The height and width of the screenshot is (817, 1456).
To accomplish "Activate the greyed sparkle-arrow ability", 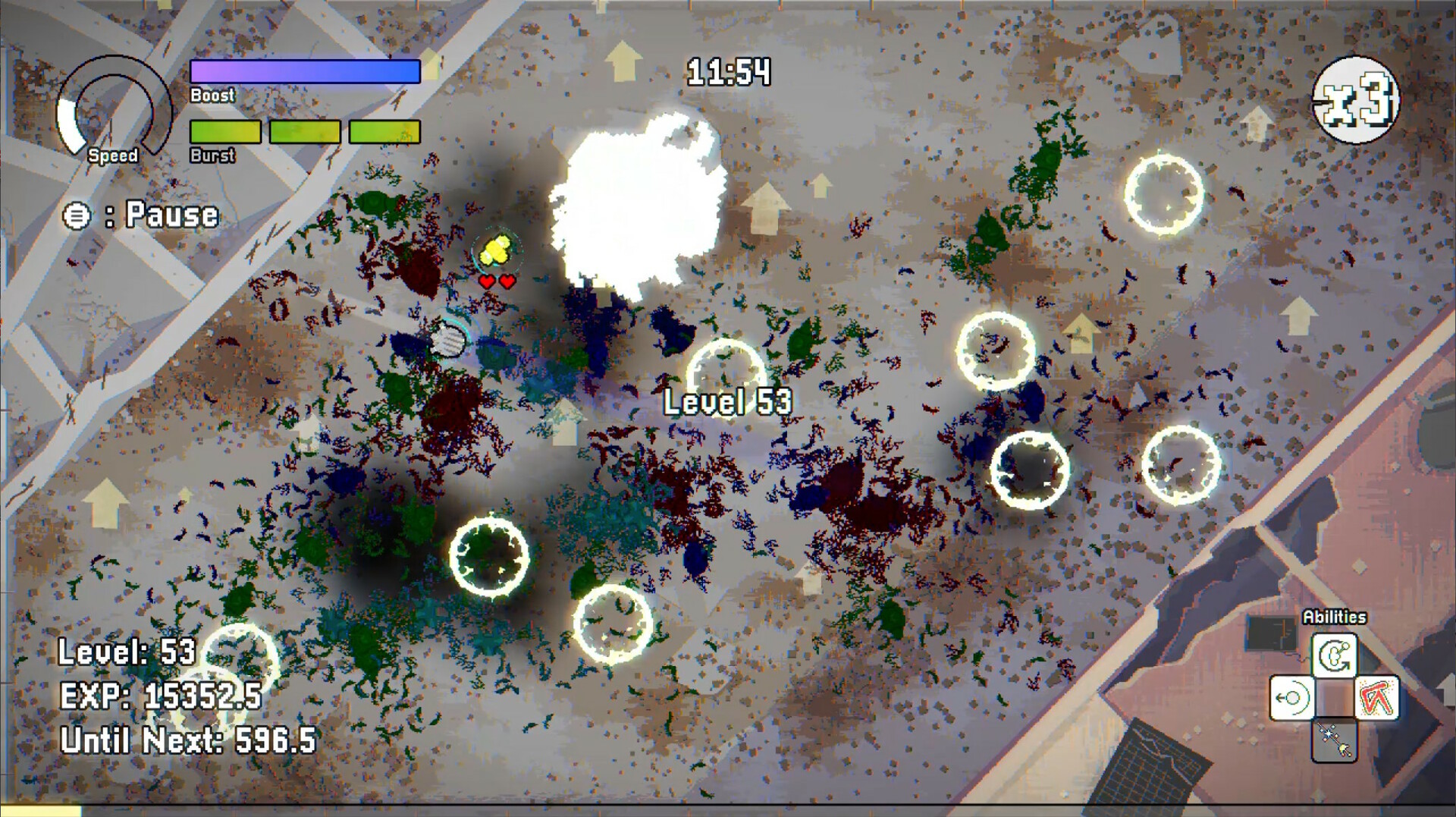I will [x=1335, y=740].
